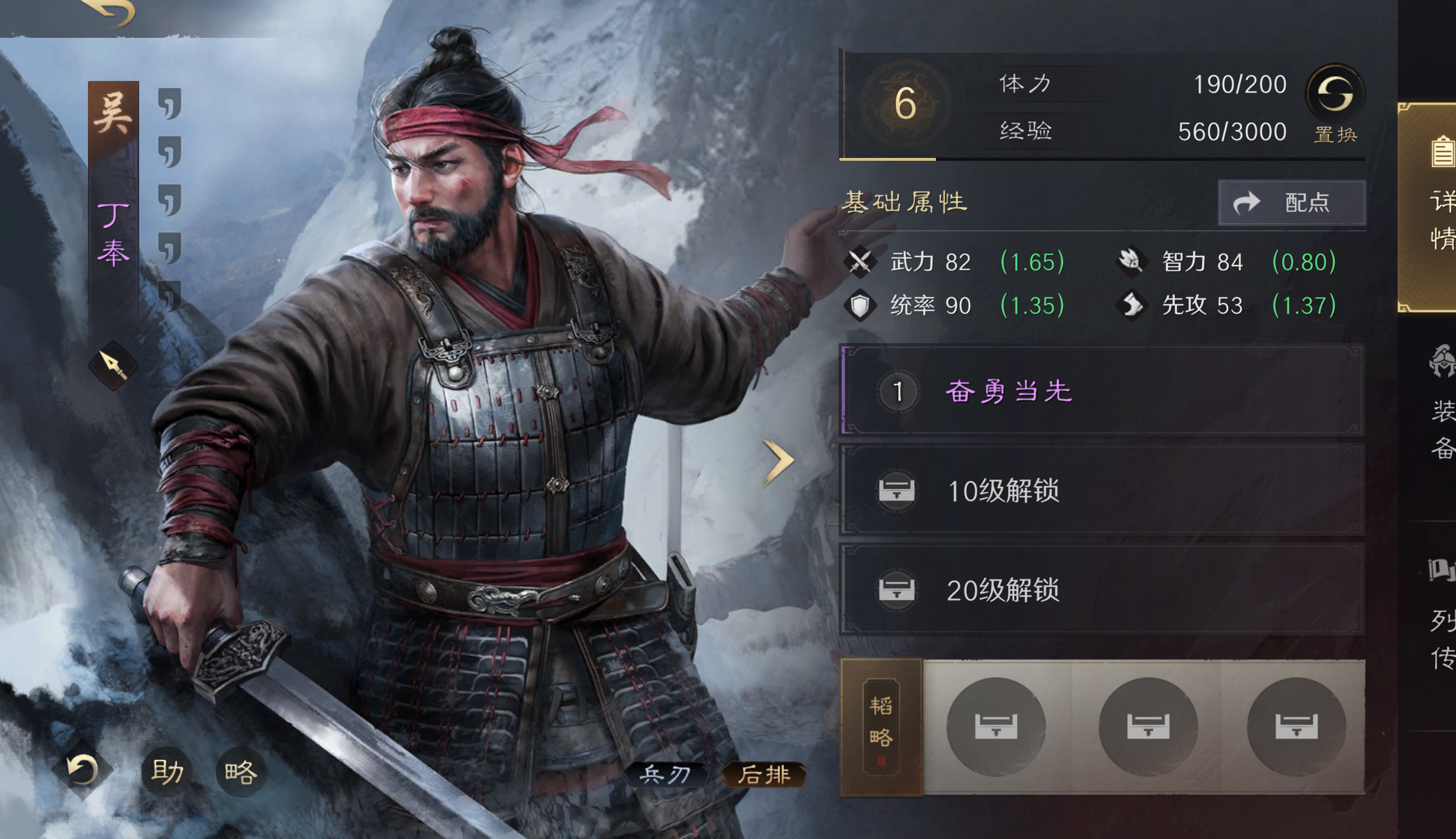Click the 先攻 boot attribute icon
This screenshot has width=1456, height=839.
coord(1132,305)
